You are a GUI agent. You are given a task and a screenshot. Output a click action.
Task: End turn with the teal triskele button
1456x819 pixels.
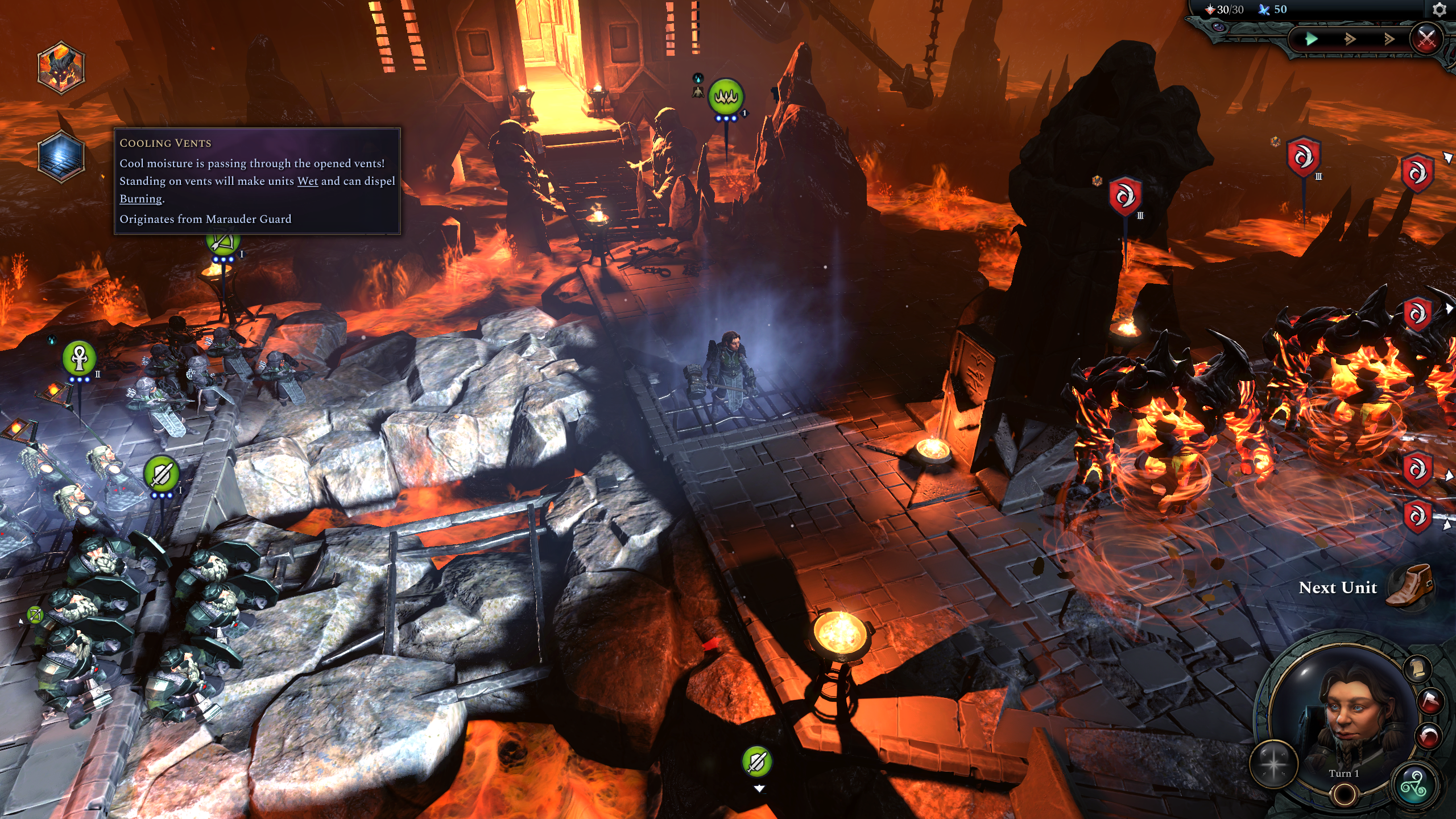point(1414,786)
